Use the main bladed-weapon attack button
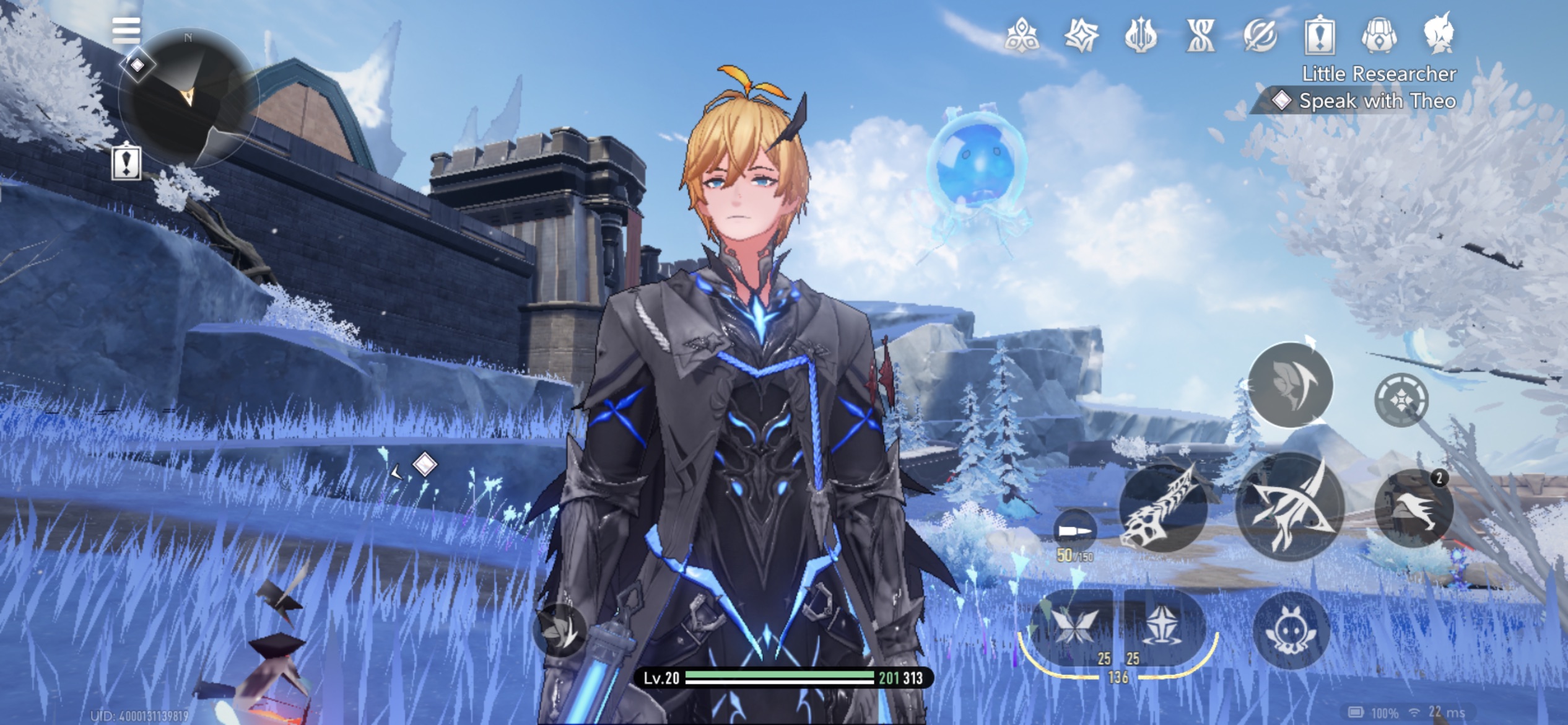Screen dimensions: 1568x725 pyautogui.click(x=1290, y=507)
